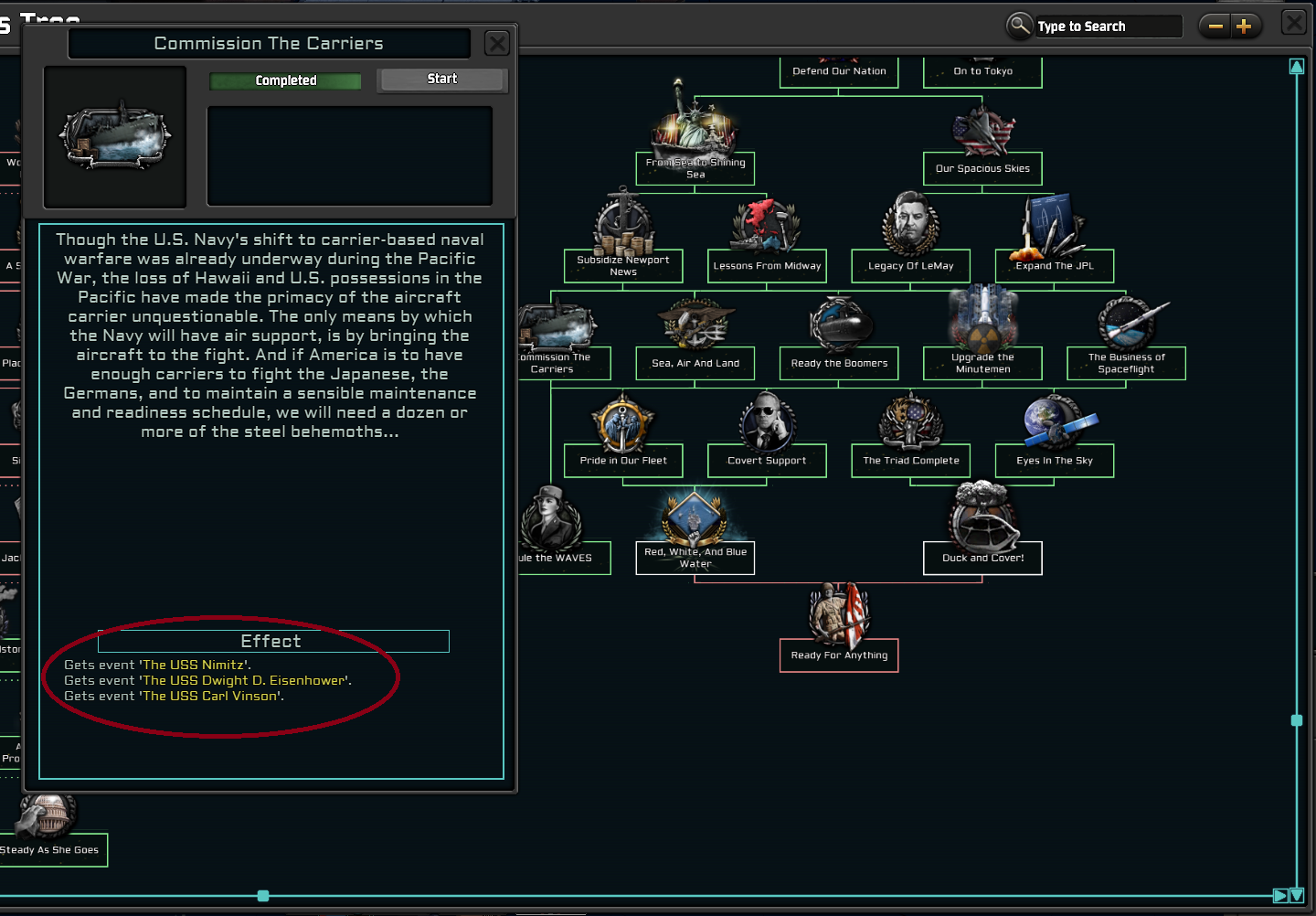Open the Ready the Boomers submarine focus
This screenshot has height=916, width=1316.
(x=838, y=322)
